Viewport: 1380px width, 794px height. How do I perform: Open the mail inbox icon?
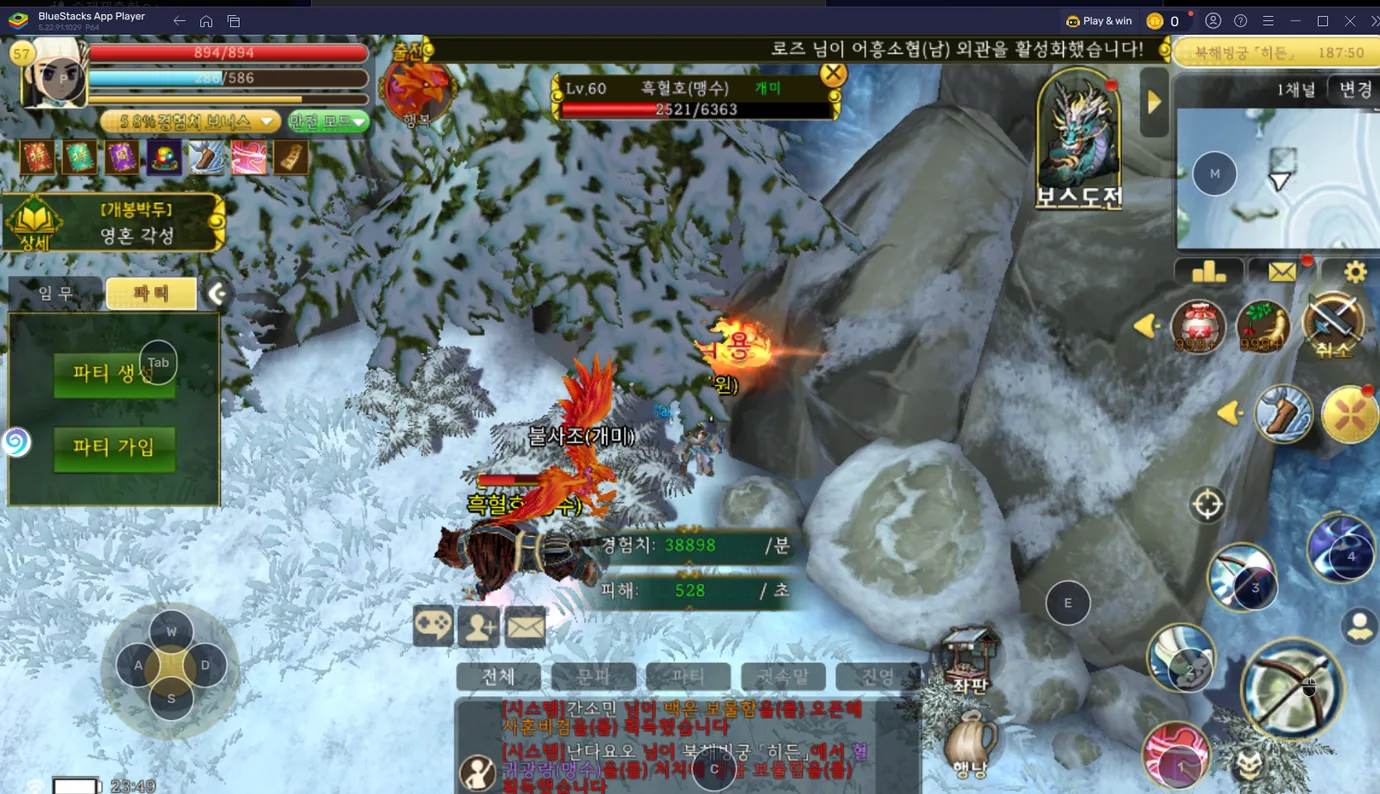[1282, 270]
